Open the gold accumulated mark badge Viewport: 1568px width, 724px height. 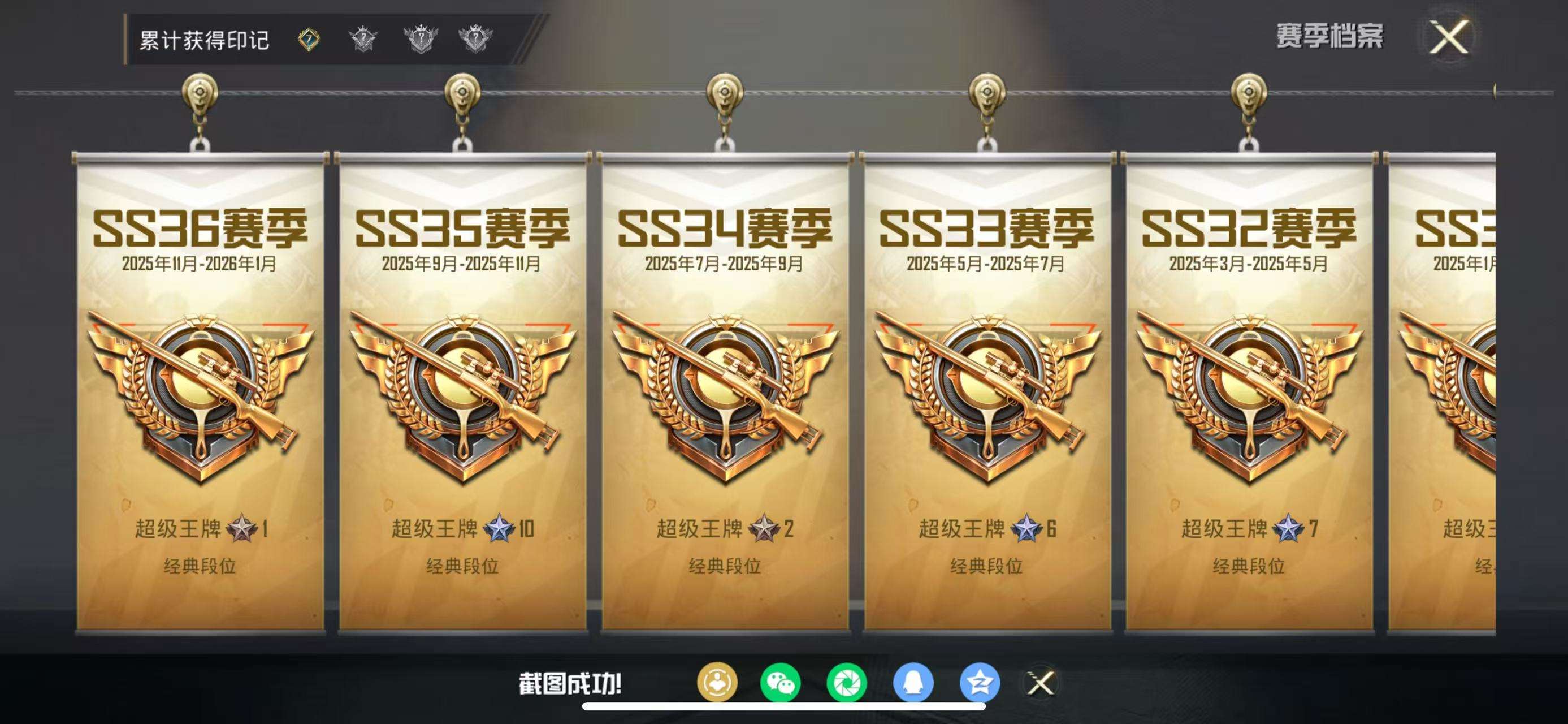310,38
